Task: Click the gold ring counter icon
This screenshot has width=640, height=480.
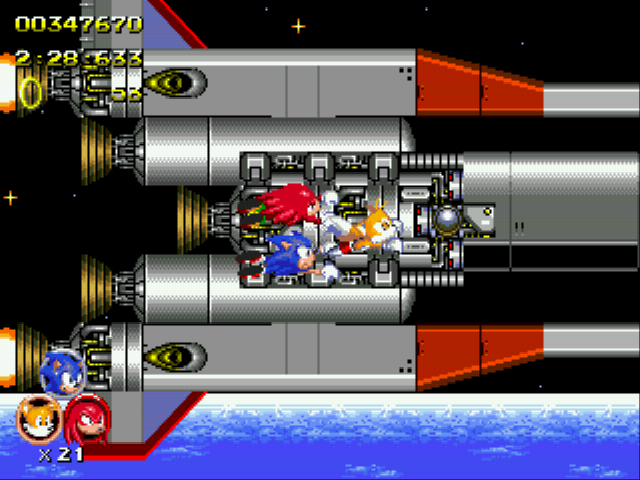Action: coord(31,92)
